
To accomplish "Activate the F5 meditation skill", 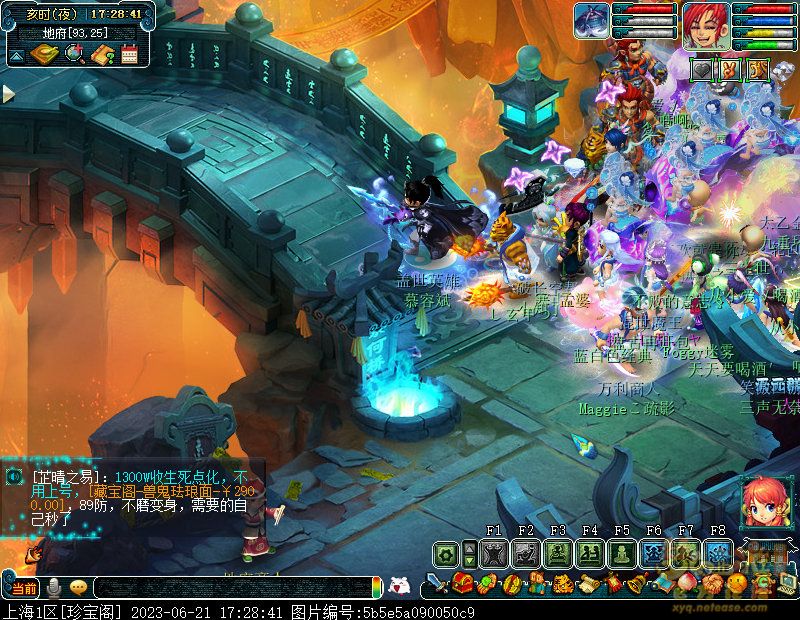I will tap(622, 553).
